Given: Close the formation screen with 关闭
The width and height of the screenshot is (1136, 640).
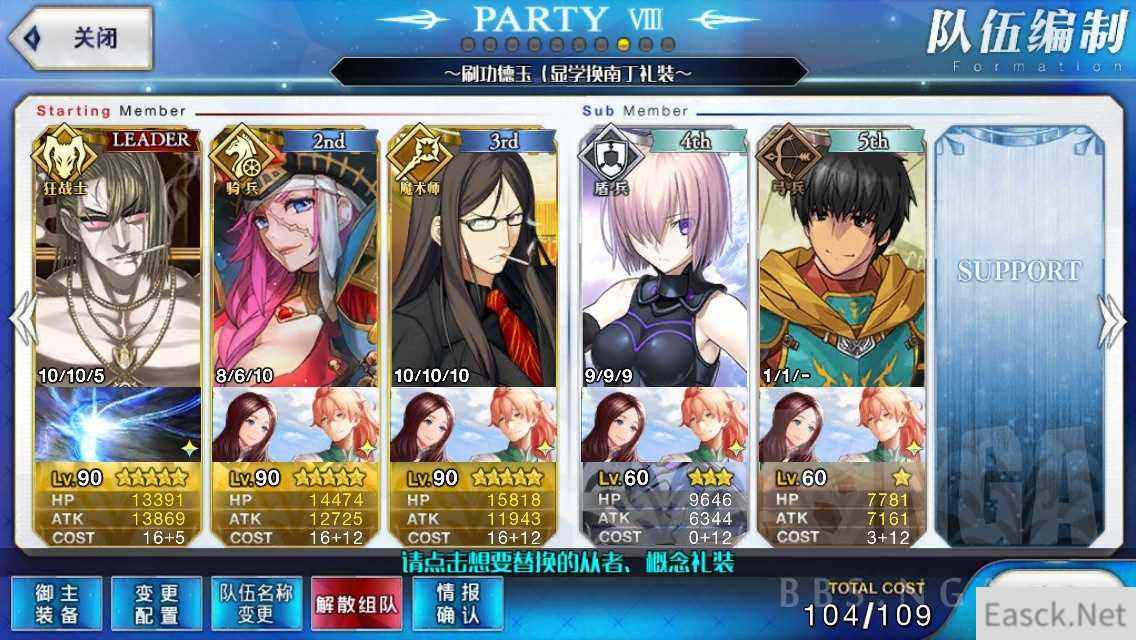Looking at the screenshot, I should click(80, 39).
